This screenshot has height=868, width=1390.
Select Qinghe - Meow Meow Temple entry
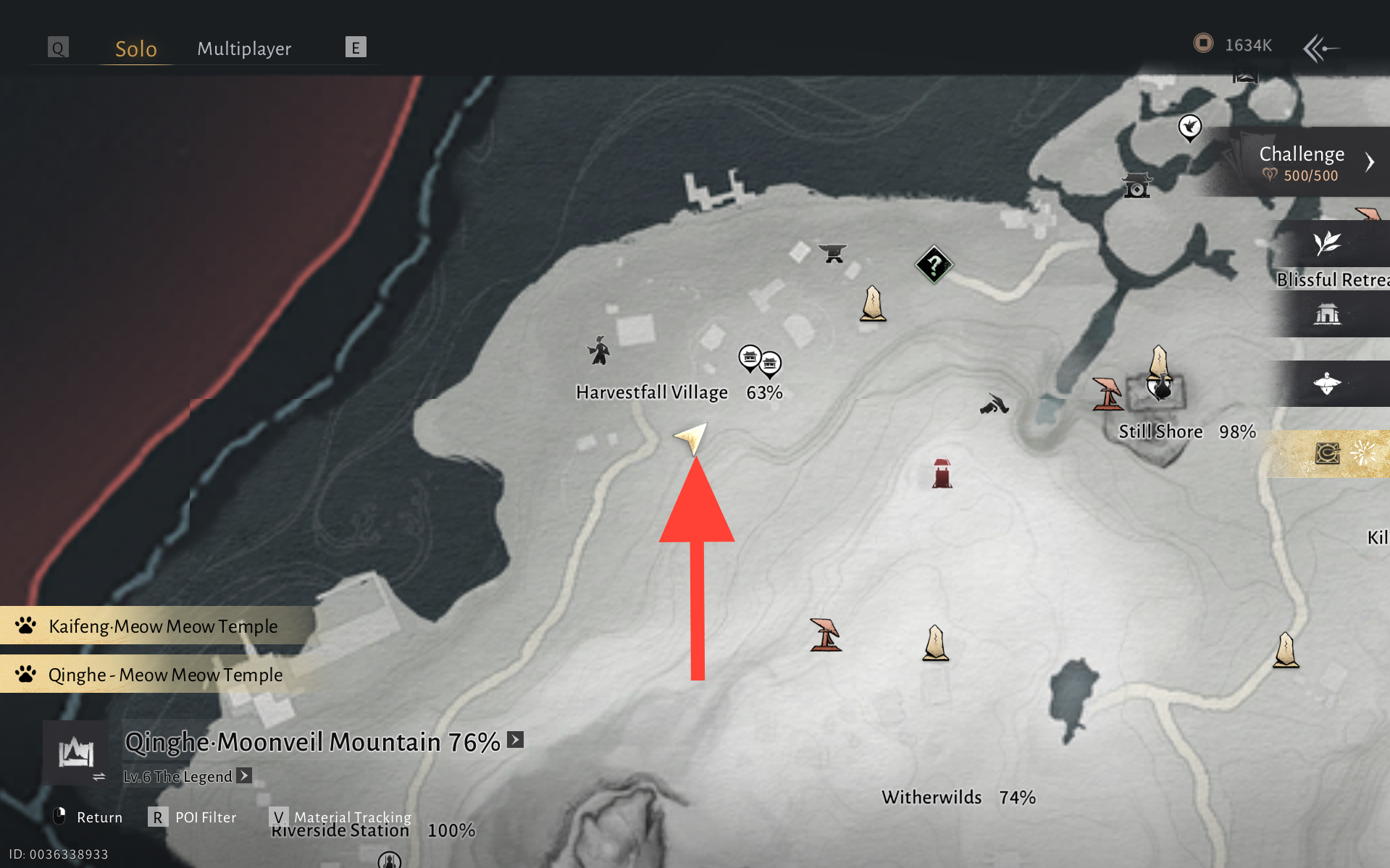tap(164, 675)
